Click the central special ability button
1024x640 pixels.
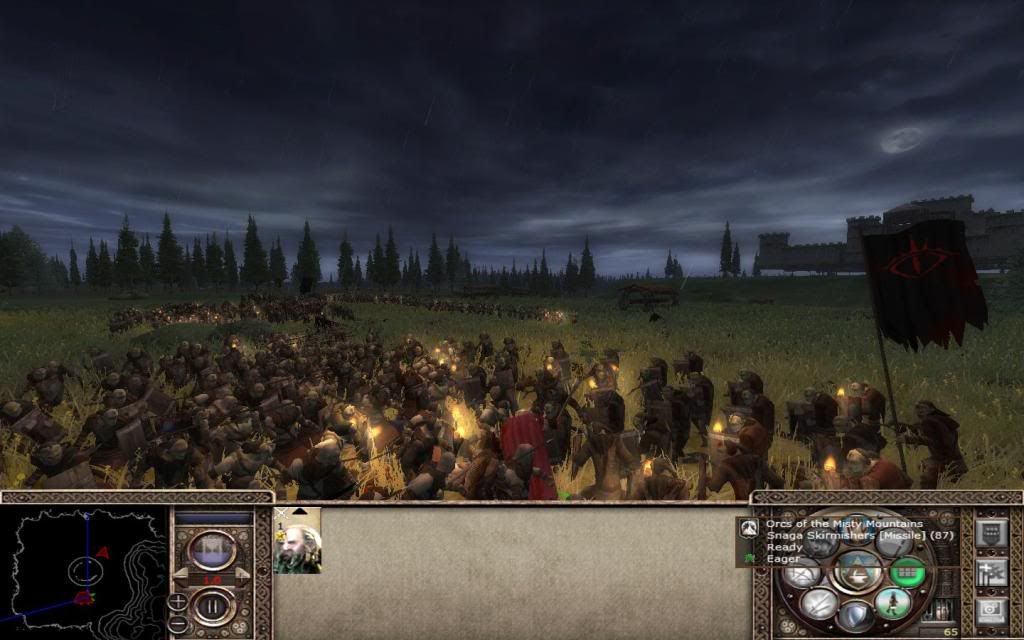(x=856, y=572)
